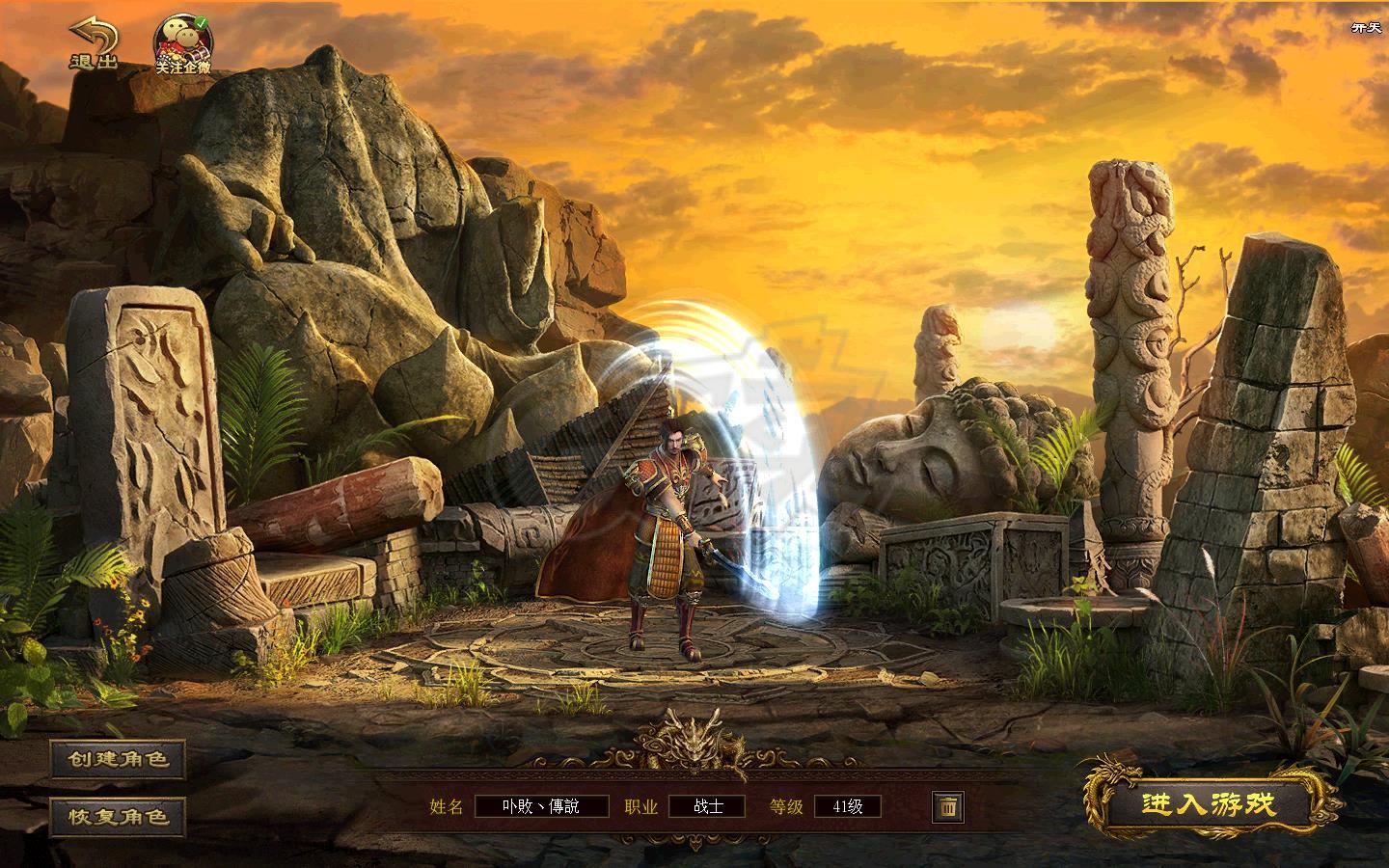The image size is (1389, 868).
Task: Delete the character with the trash icon
Action: (x=947, y=806)
